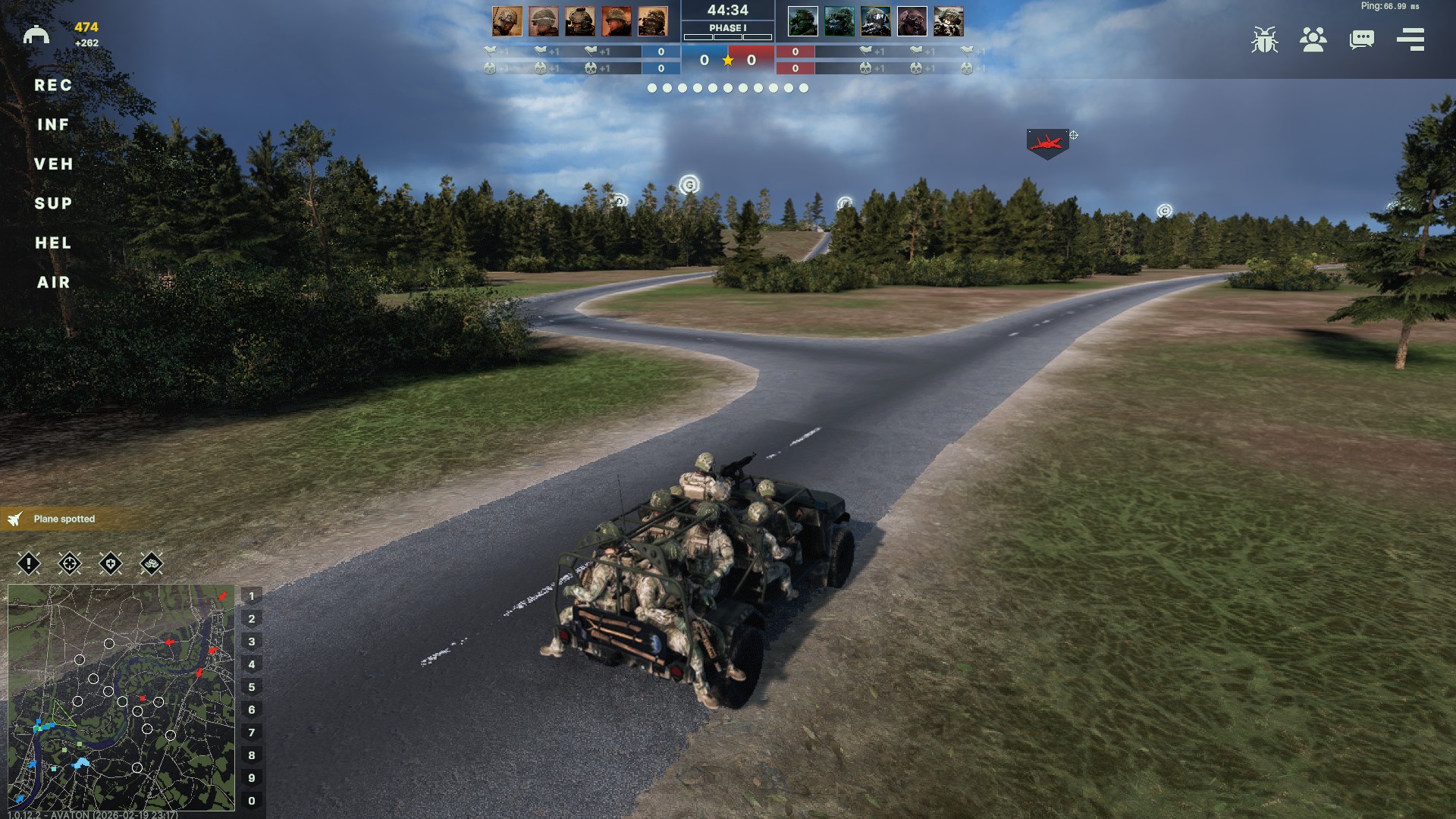Image resolution: width=1456 pixels, height=819 pixels.
Task: Select the shield-cross ping button
Action: (x=111, y=563)
